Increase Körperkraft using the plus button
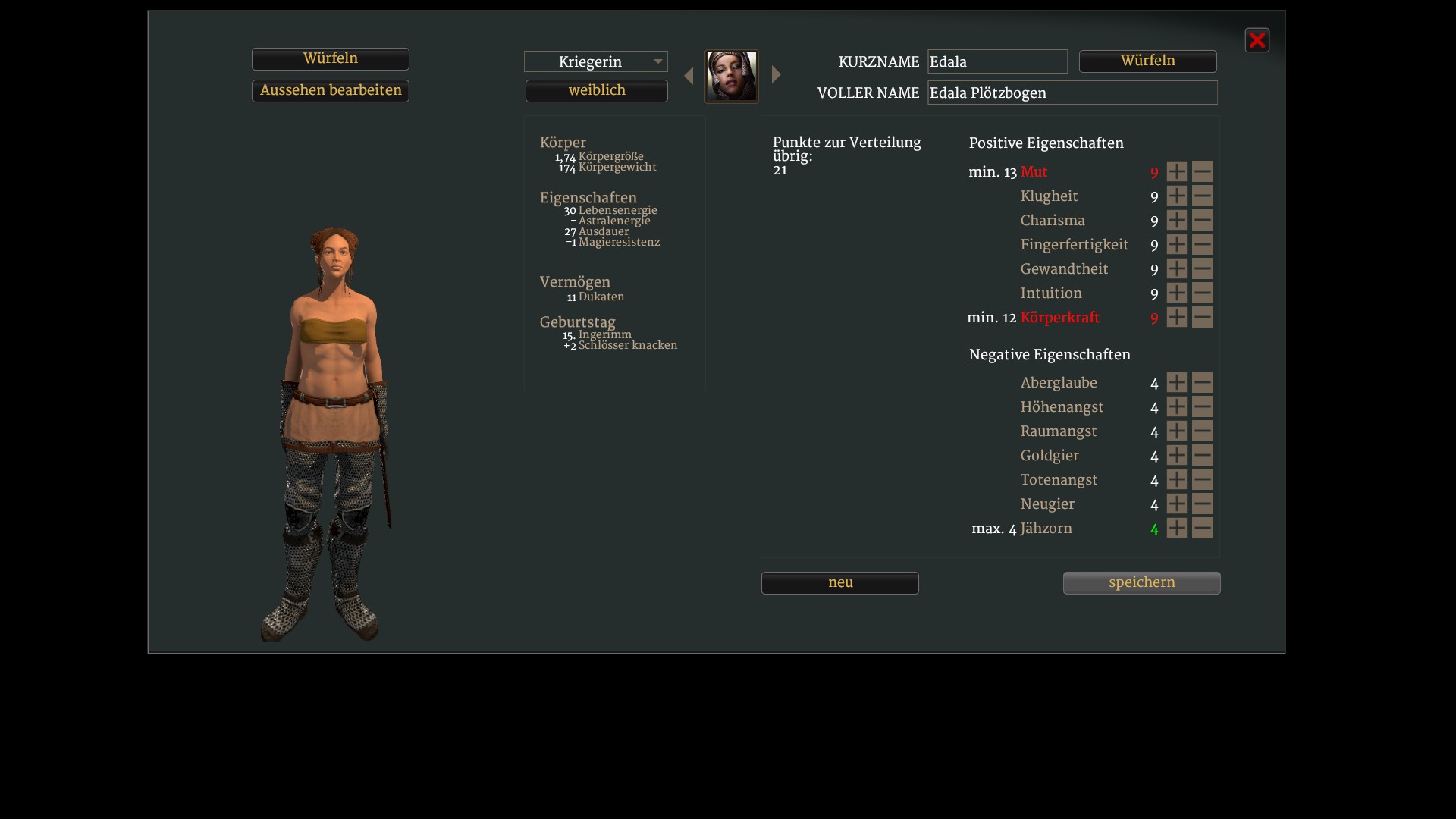 point(1176,318)
